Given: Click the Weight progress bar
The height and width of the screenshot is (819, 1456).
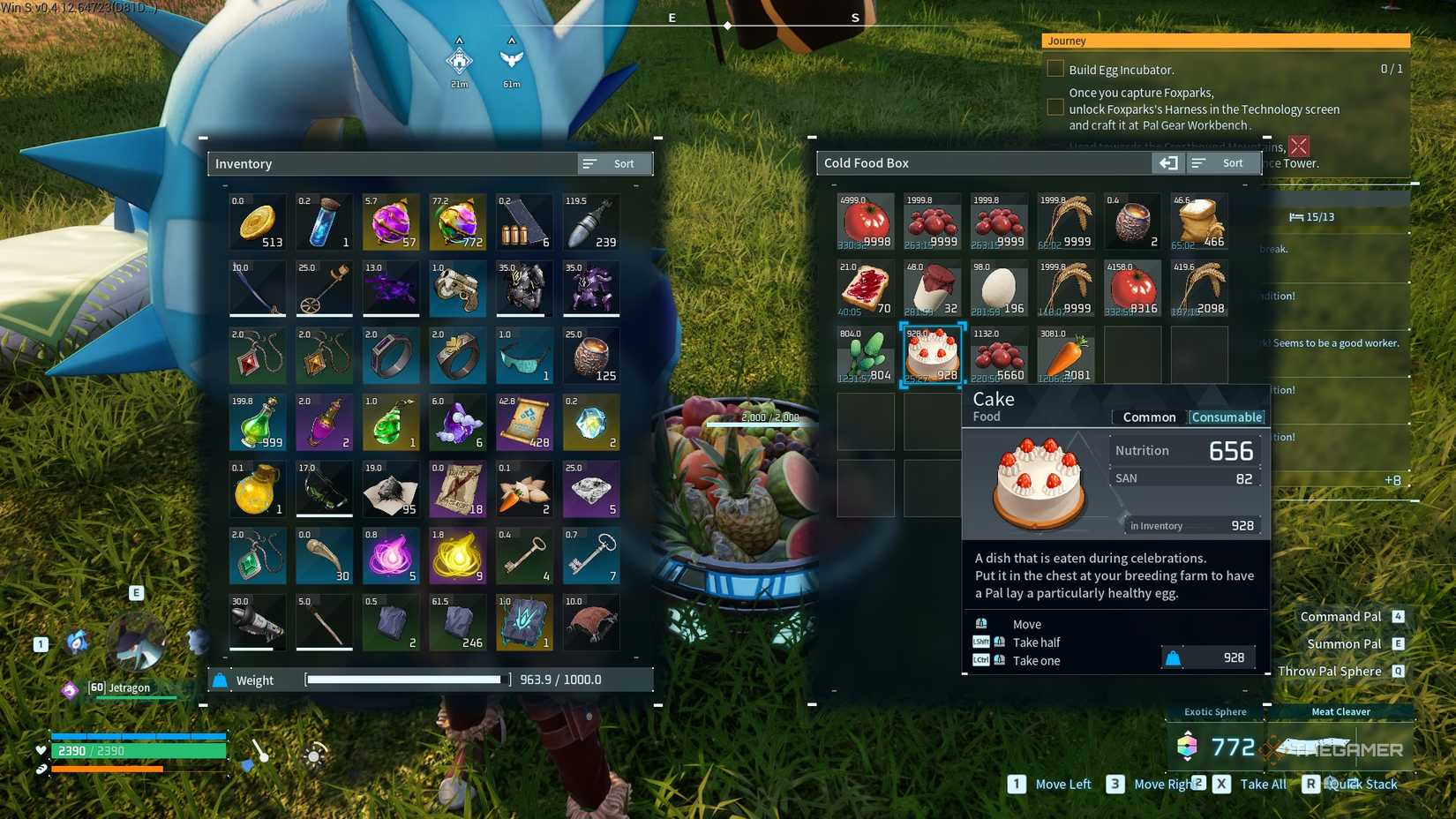Looking at the screenshot, I should [x=404, y=680].
